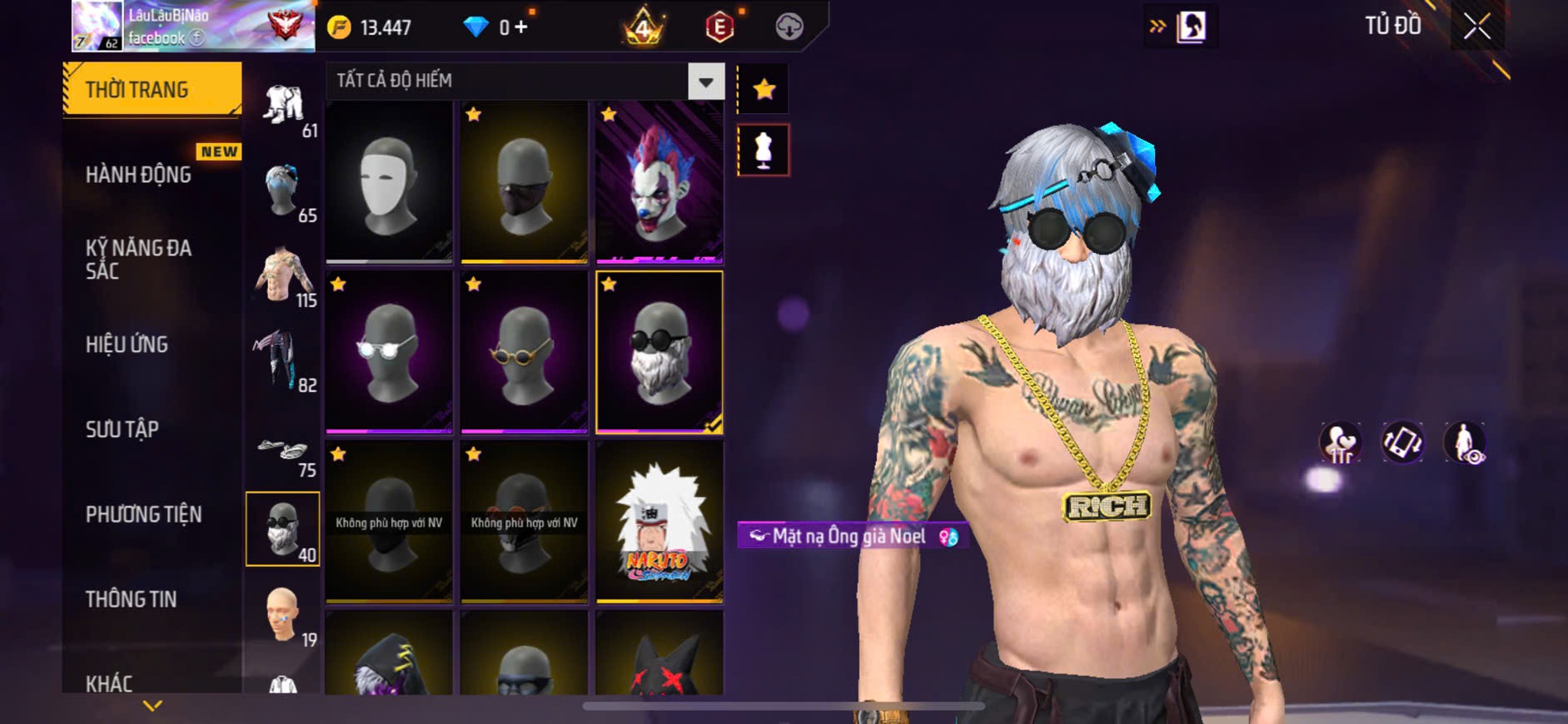This screenshot has width=1568, height=724.
Task: Choose the tattooed torso top category
Action: [x=283, y=276]
